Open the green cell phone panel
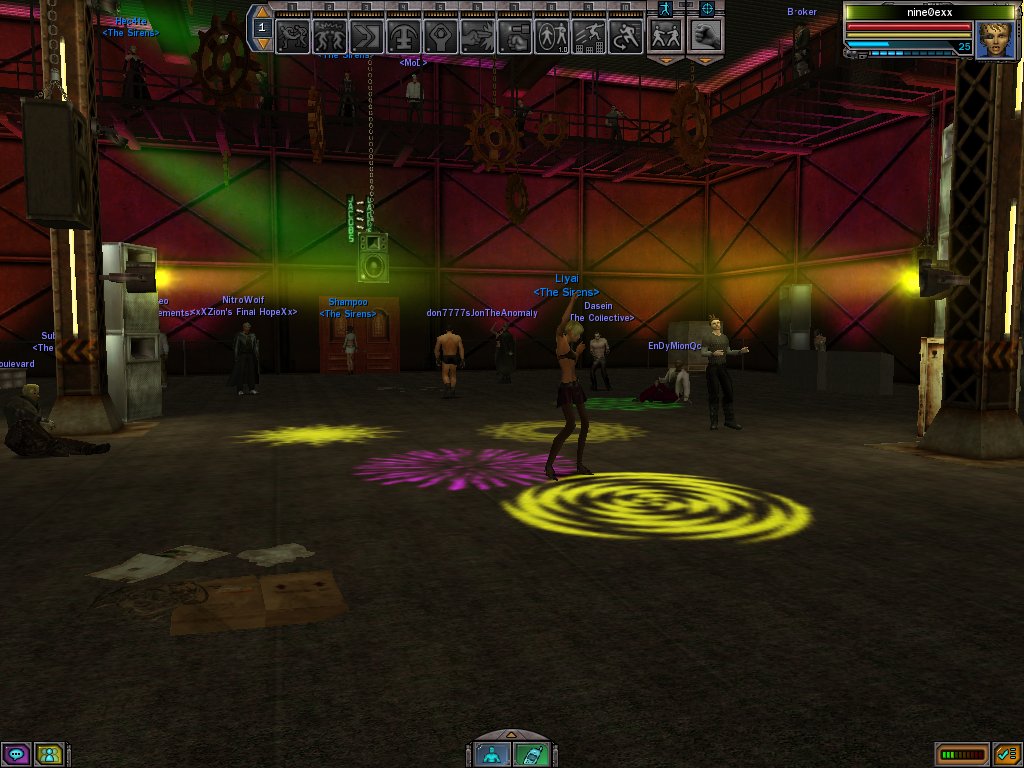 (531, 754)
